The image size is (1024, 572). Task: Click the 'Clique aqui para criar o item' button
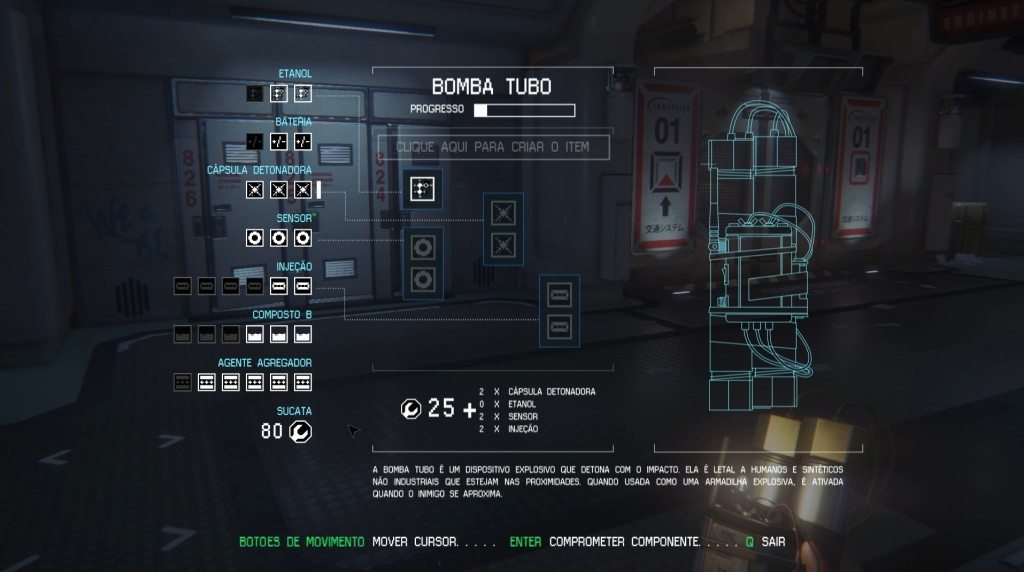(x=491, y=147)
